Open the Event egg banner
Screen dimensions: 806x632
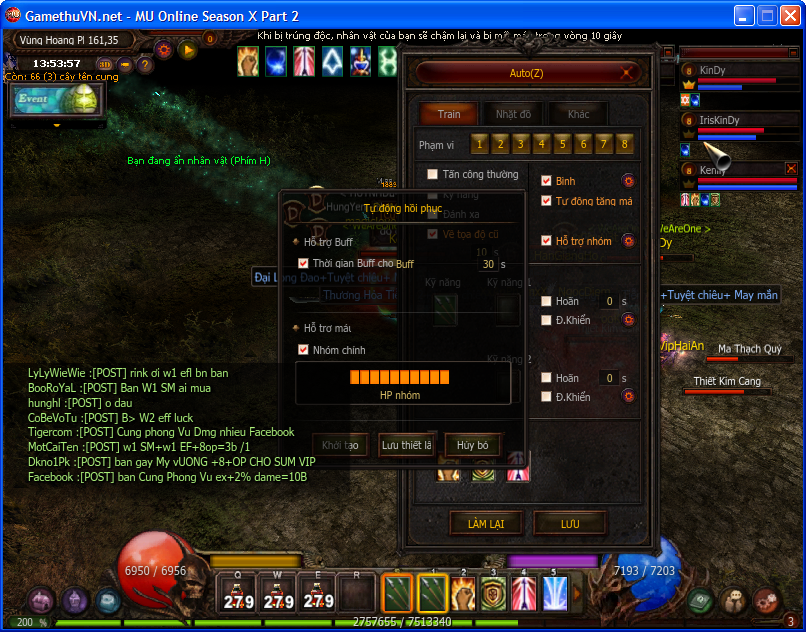pyautogui.click(x=44, y=100)
